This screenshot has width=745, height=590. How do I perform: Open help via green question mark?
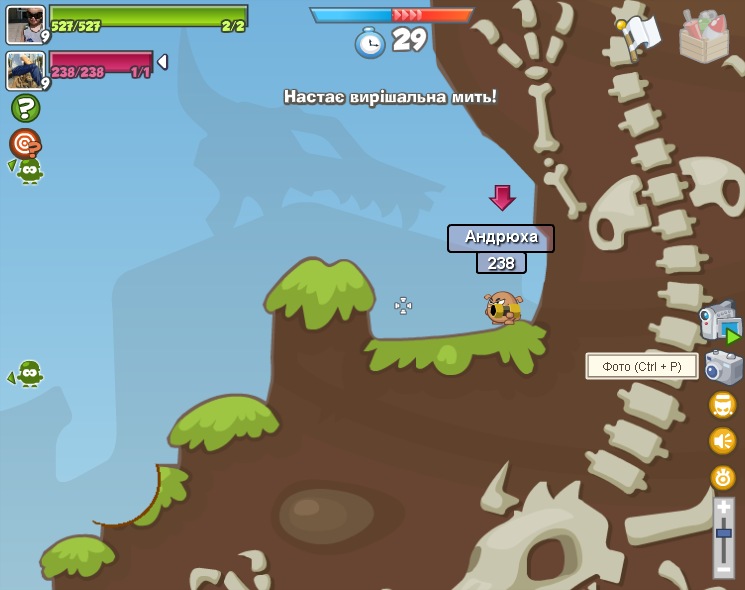point(25,108)
